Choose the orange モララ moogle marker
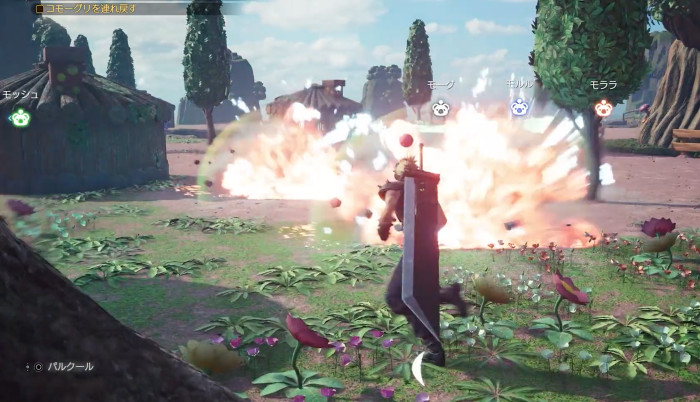The width and height of the screenshot is (700, 402). 602,107
